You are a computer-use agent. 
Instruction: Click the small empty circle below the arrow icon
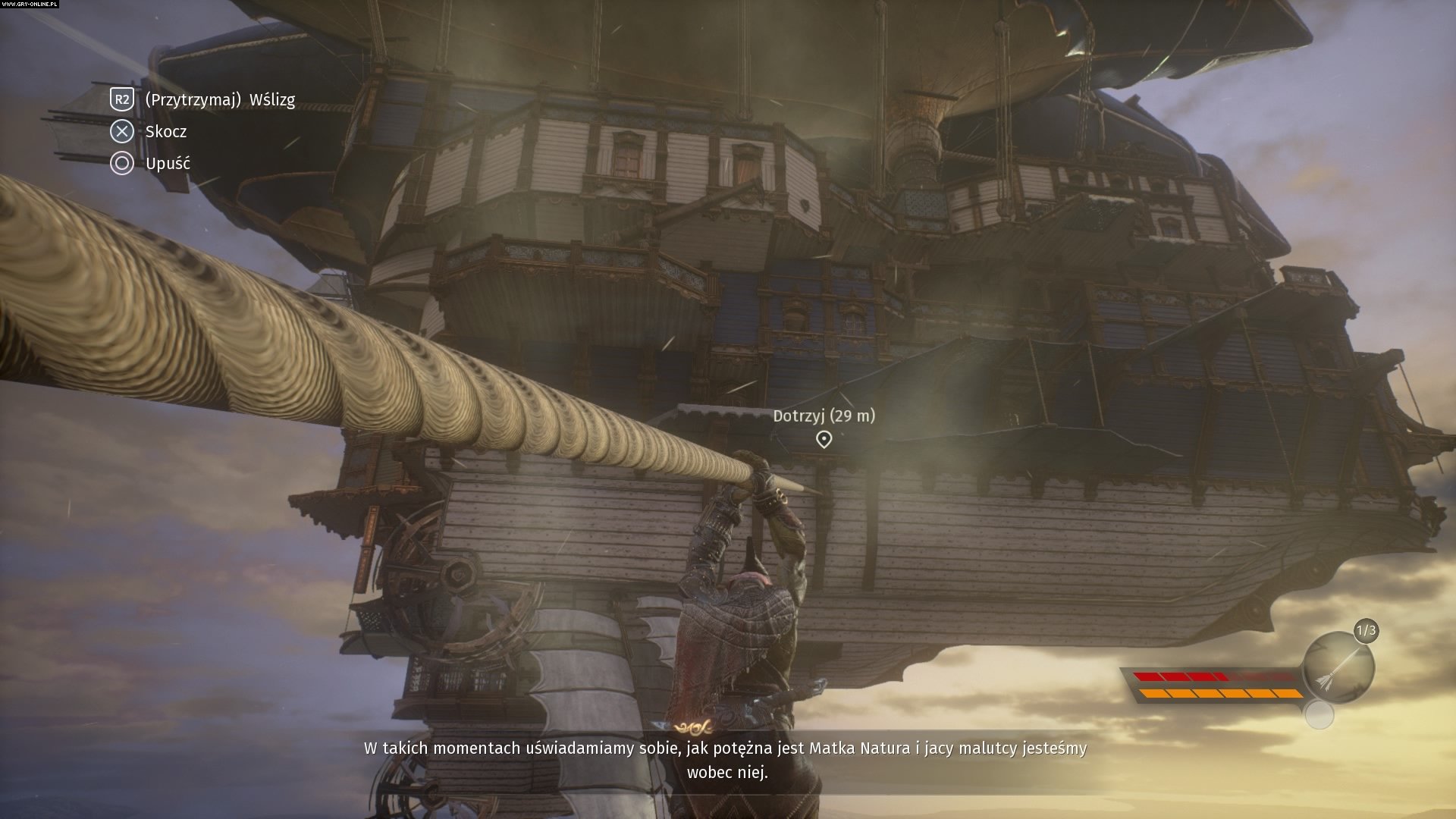[1319, 715]
